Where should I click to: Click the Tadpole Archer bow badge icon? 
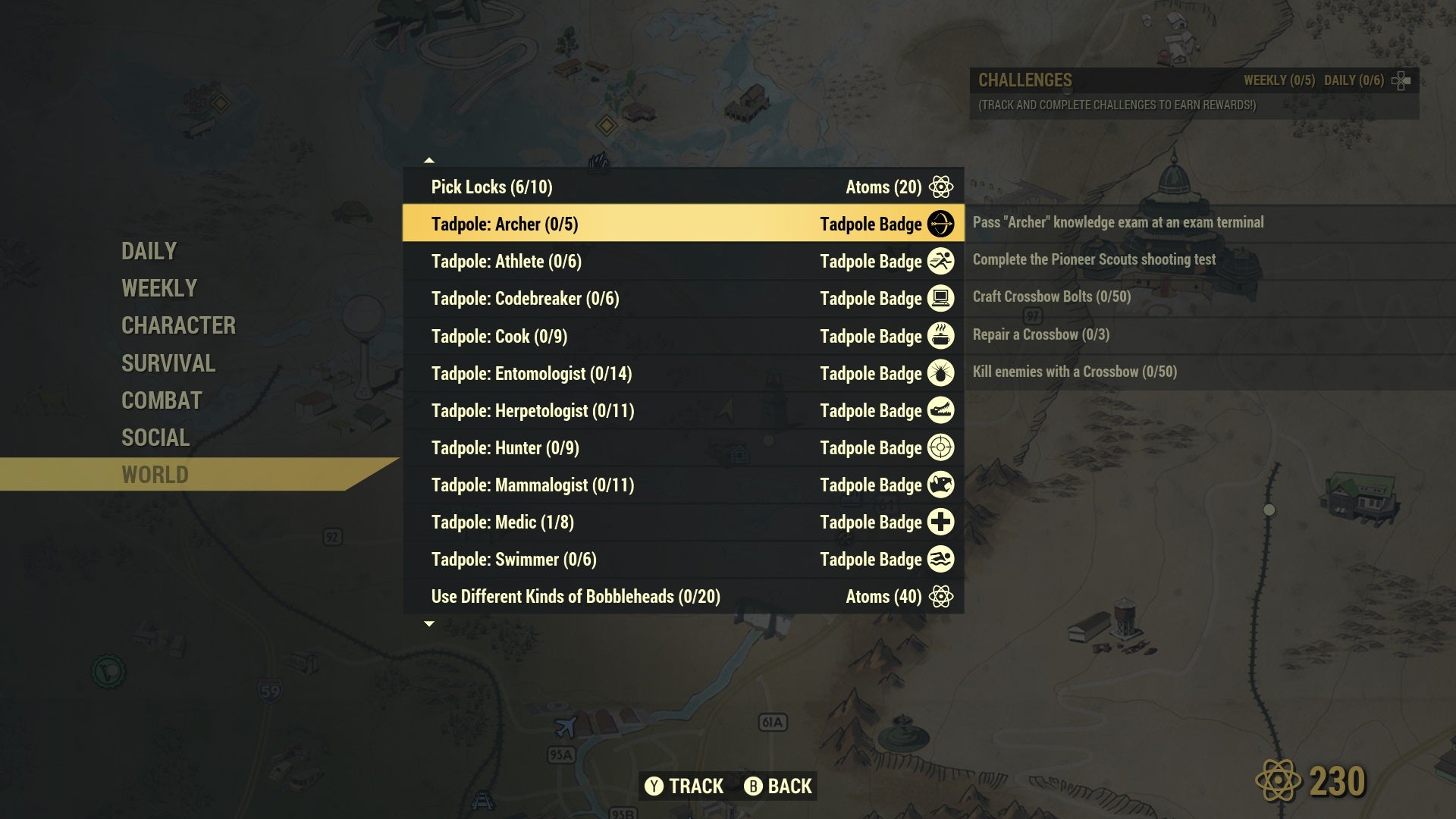[x=942, y=224]
